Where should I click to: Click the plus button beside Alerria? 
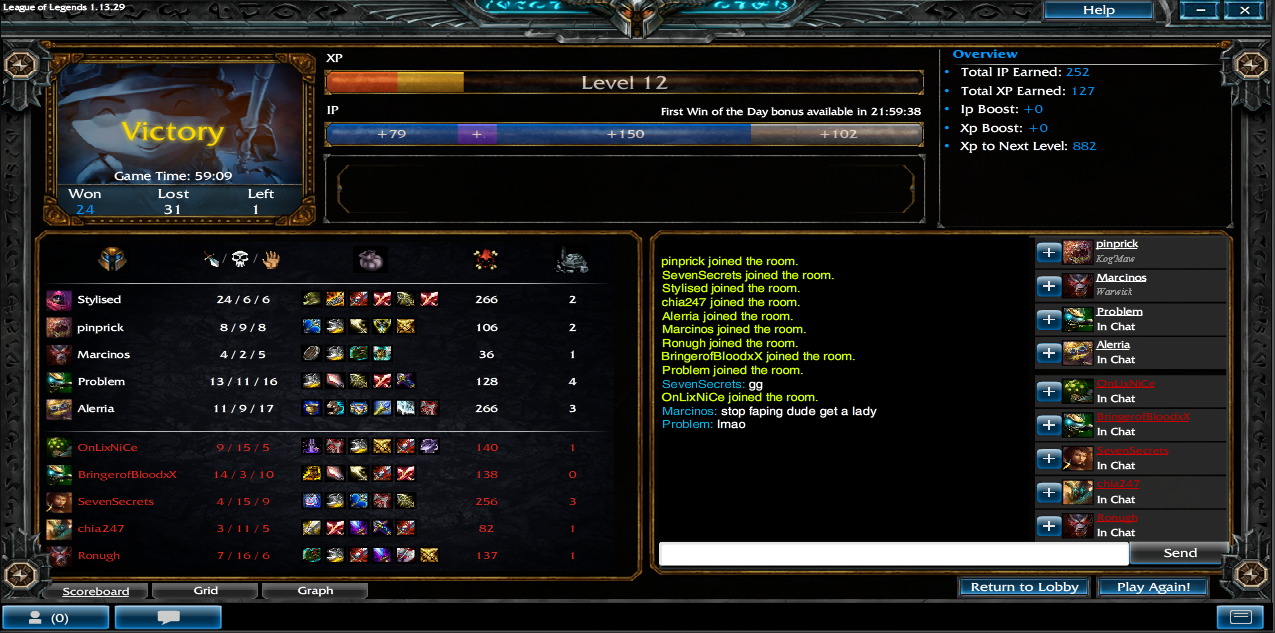coord(1048,353)
